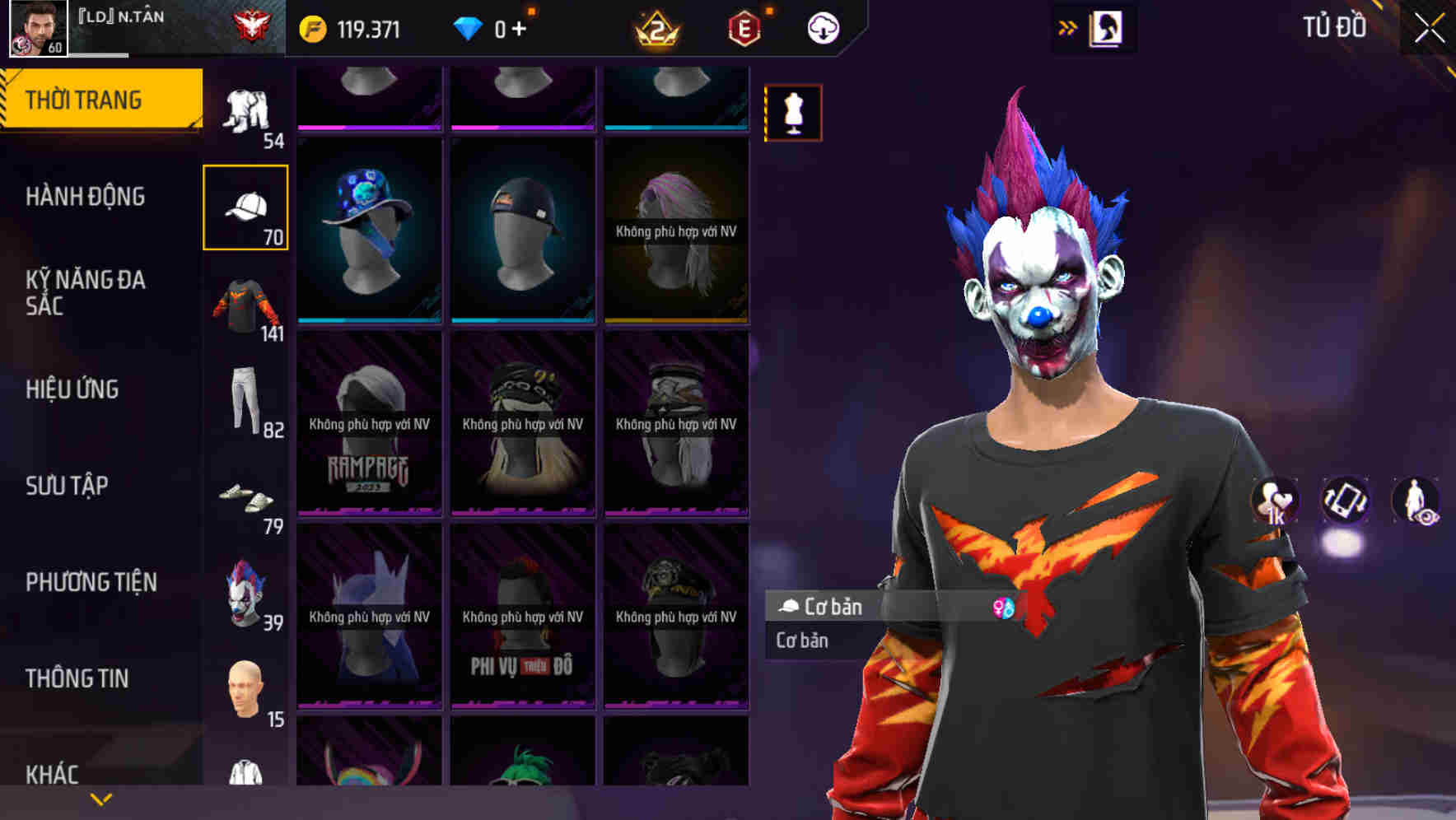Click the E badge icon in the top bar
The image size is (1456, 820).
point(744,27)
